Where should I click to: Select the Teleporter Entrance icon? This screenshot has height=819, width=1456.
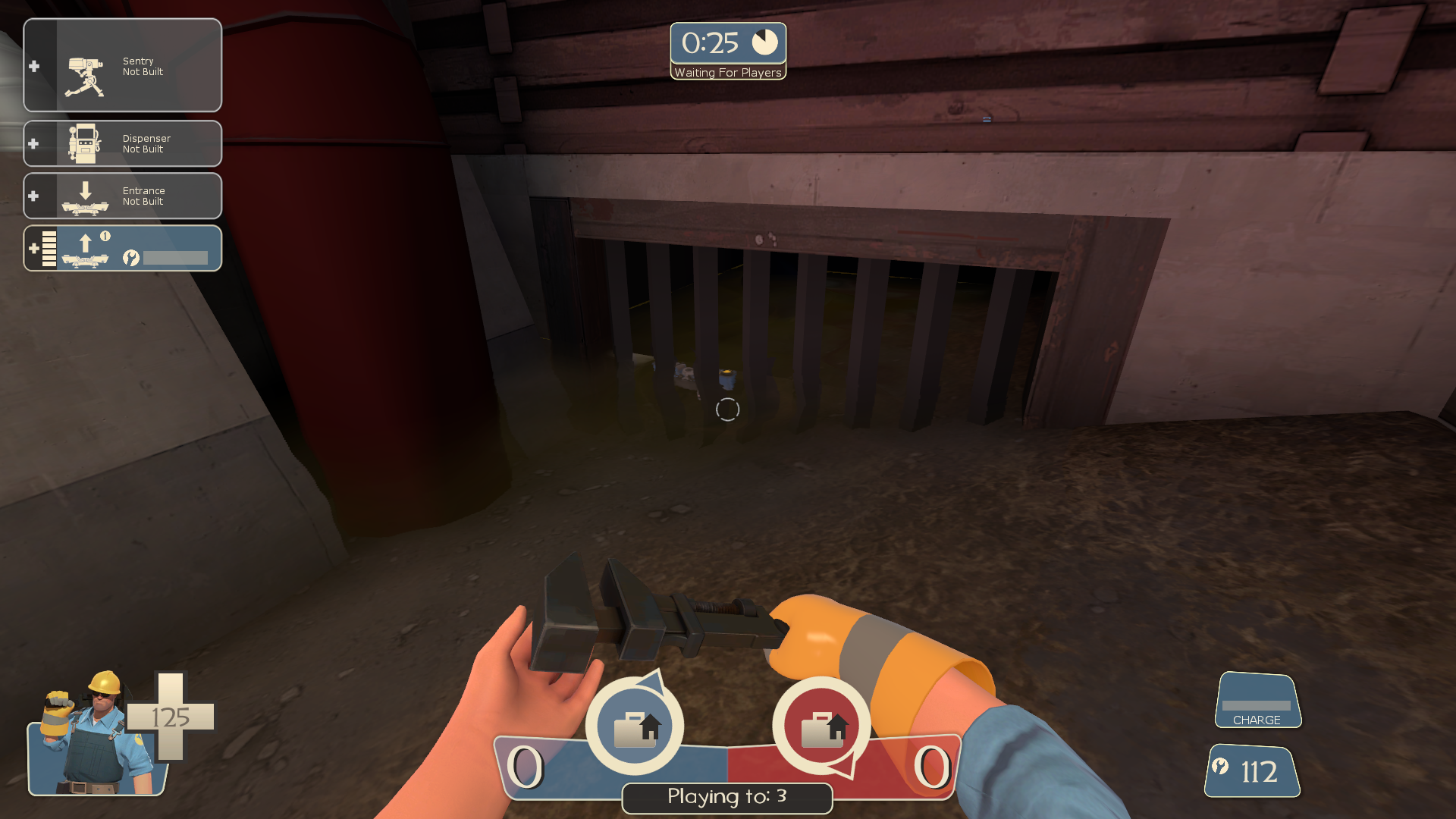tap(86, 196)
